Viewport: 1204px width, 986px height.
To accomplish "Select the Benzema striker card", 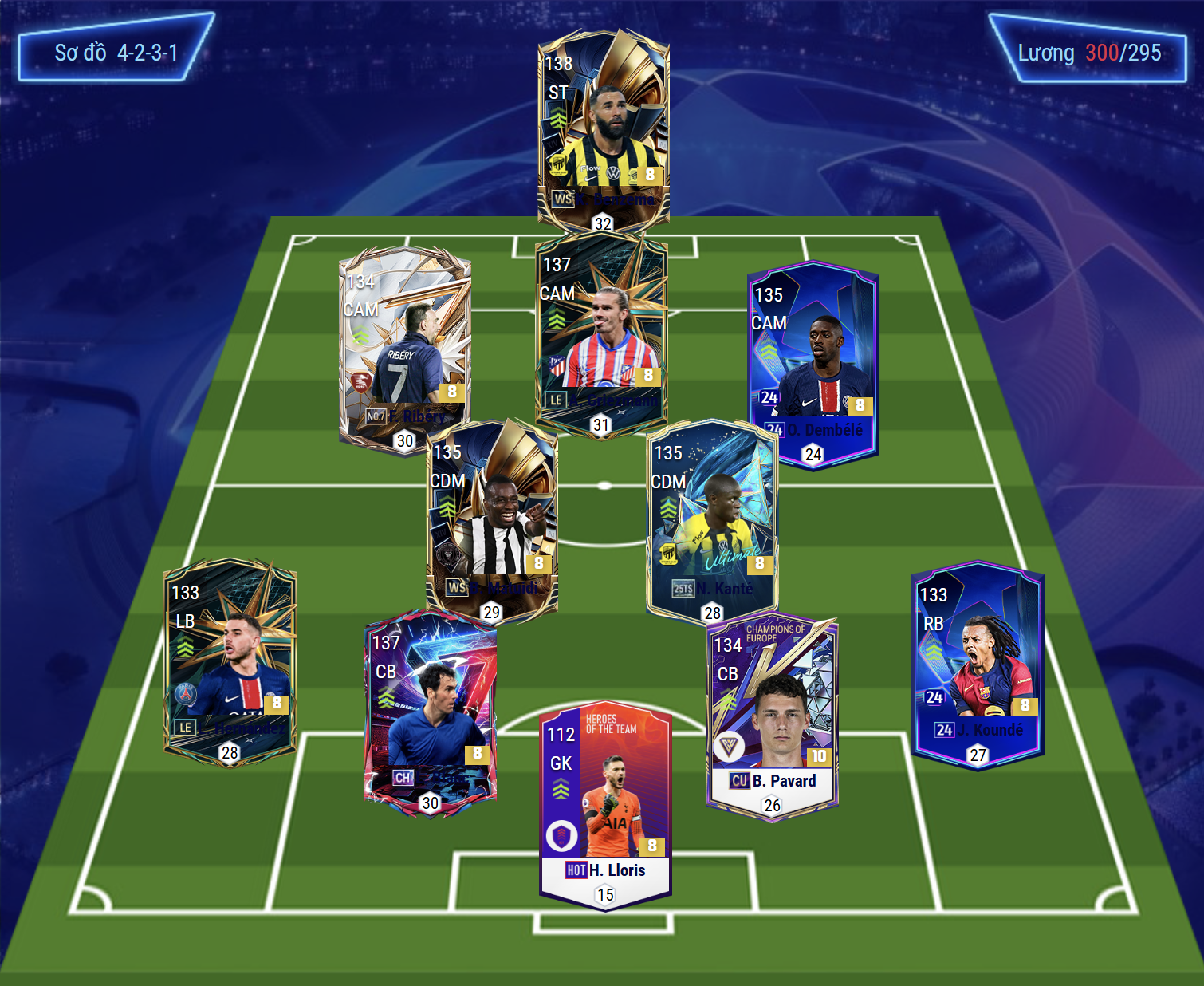I will click(604, 128).
